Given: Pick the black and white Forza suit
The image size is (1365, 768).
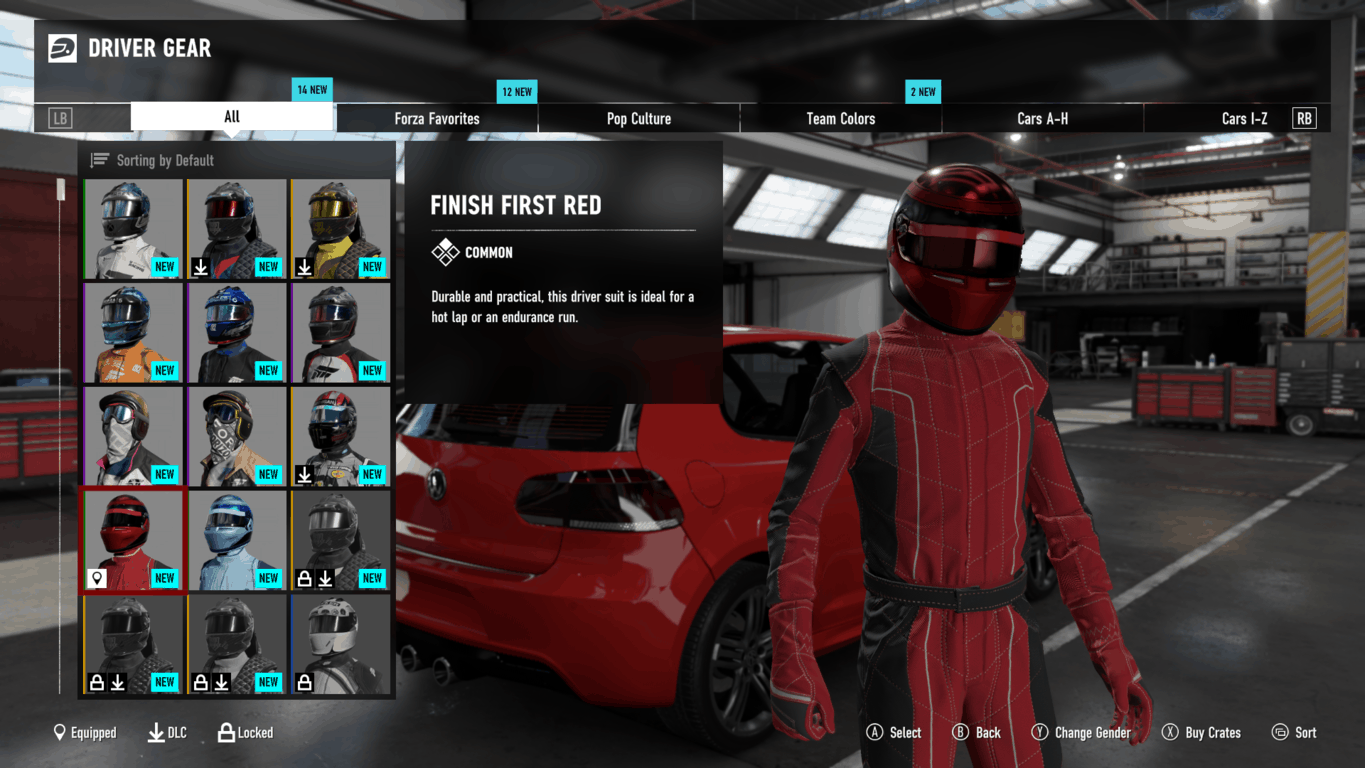Looking at the screenshot, I should pos(341,332).
